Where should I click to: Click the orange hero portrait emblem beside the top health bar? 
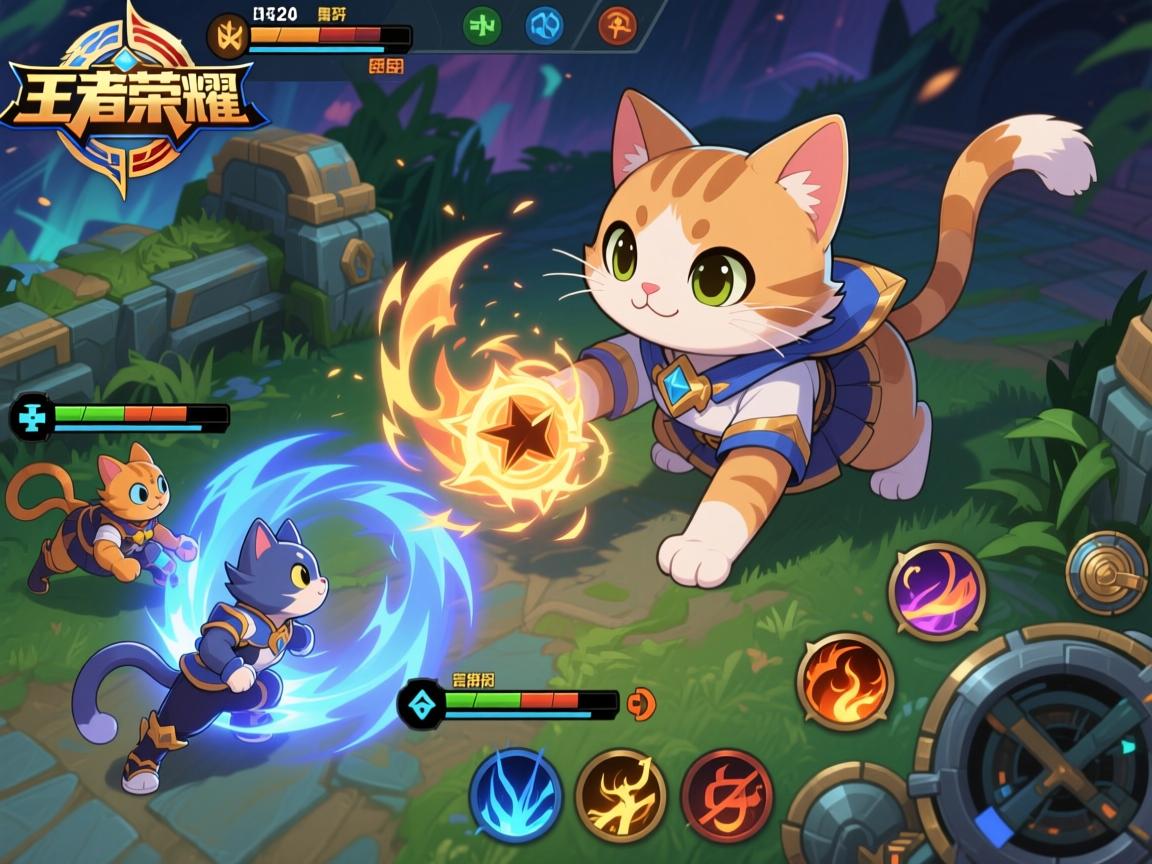coord(227,37)
